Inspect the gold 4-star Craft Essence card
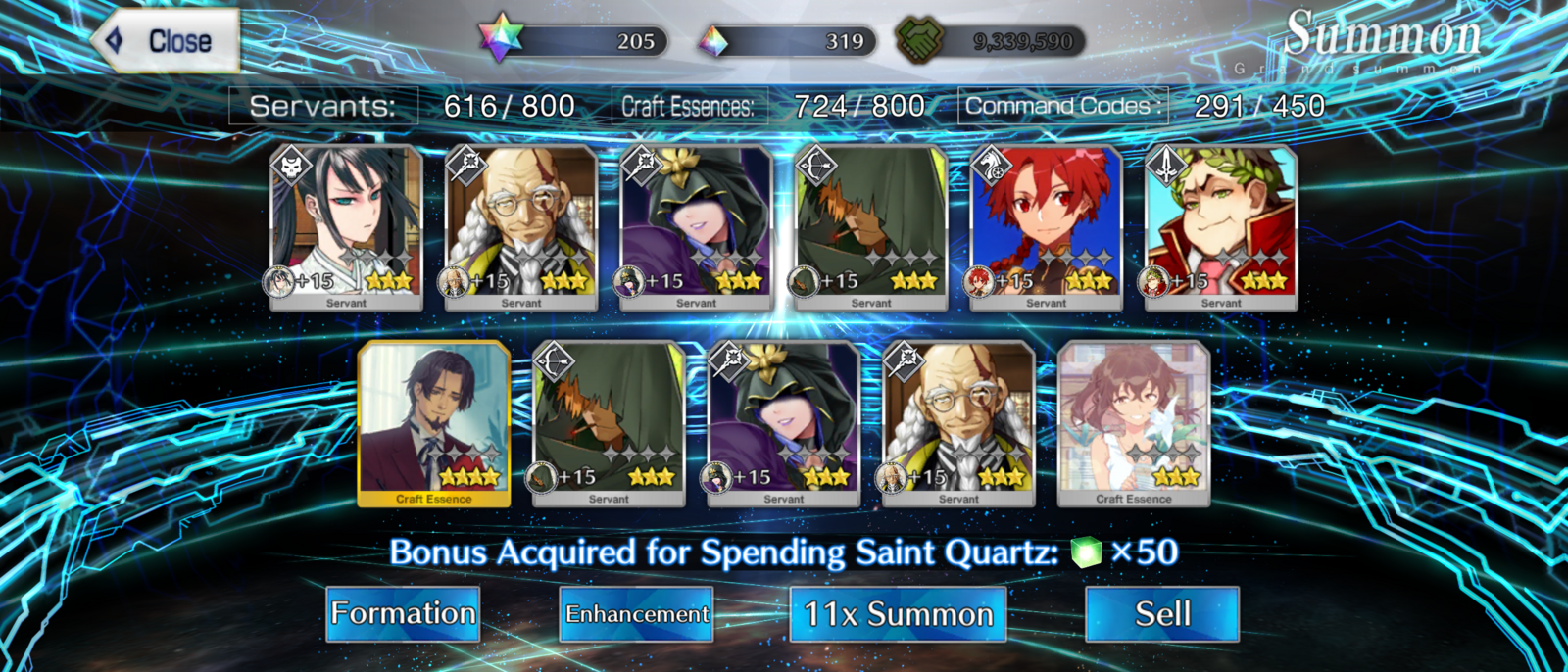1568x672 pixels. (x=434, y=423)
